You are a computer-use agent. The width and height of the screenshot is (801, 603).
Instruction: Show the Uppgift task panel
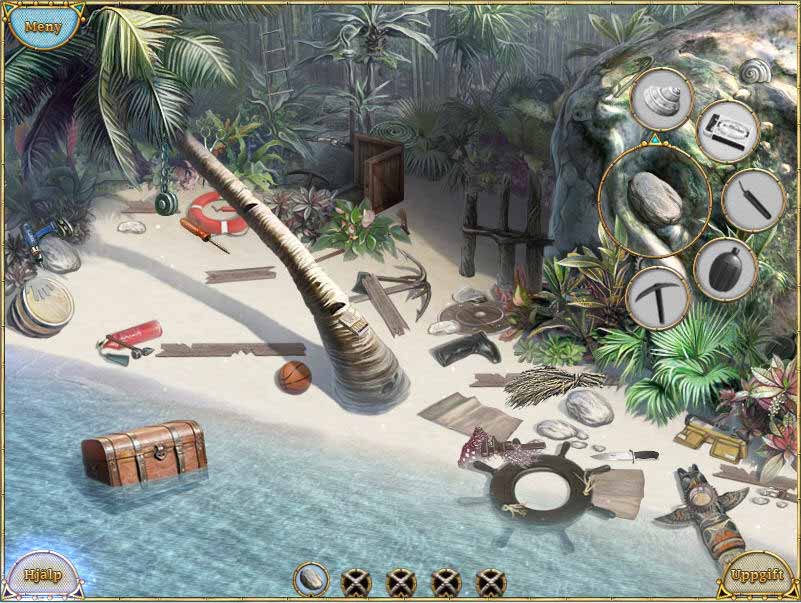757,577
